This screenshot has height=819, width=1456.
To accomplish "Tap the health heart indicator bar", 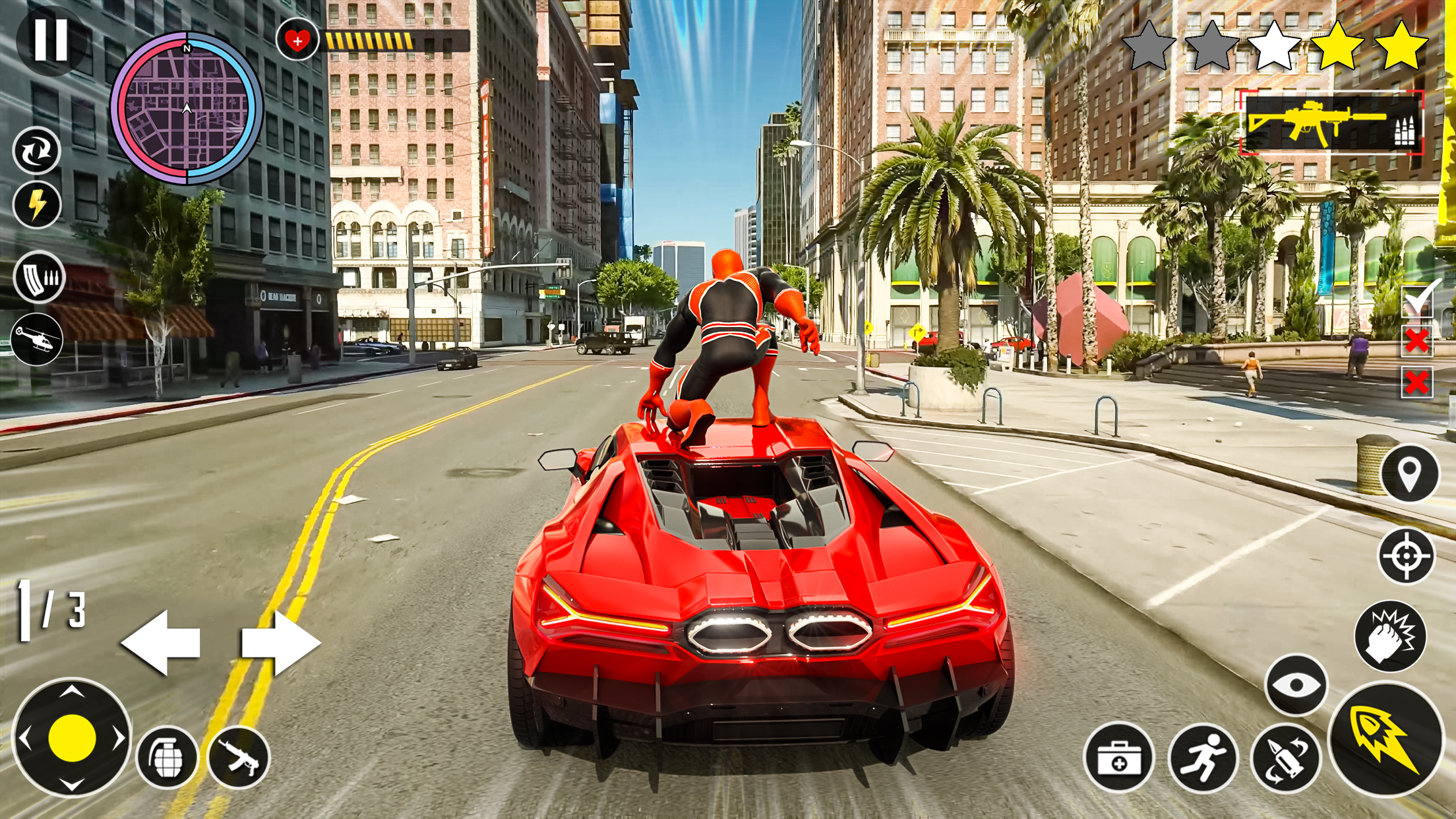I will coord(299,41).
